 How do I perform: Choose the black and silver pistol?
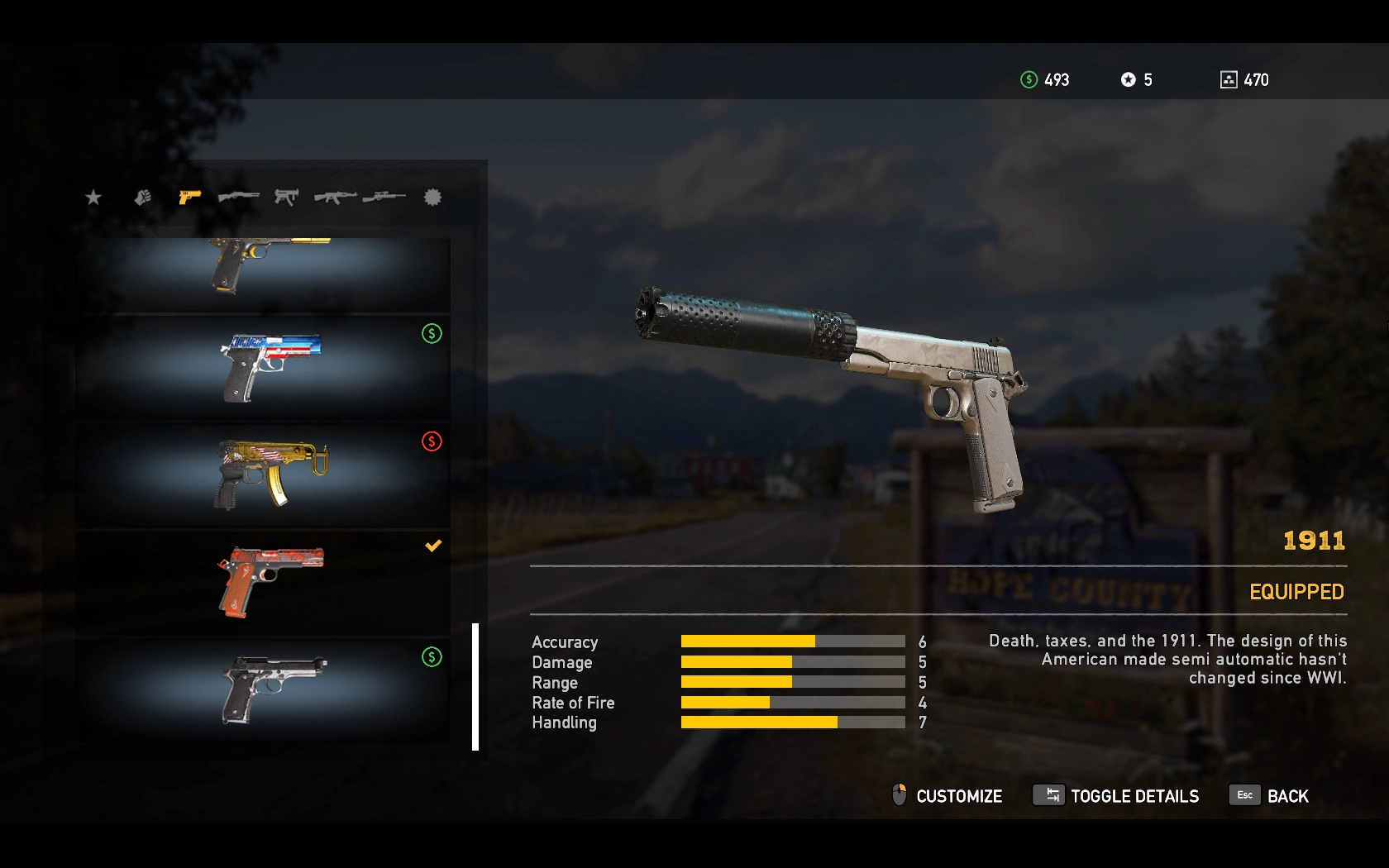click(263, 689)
